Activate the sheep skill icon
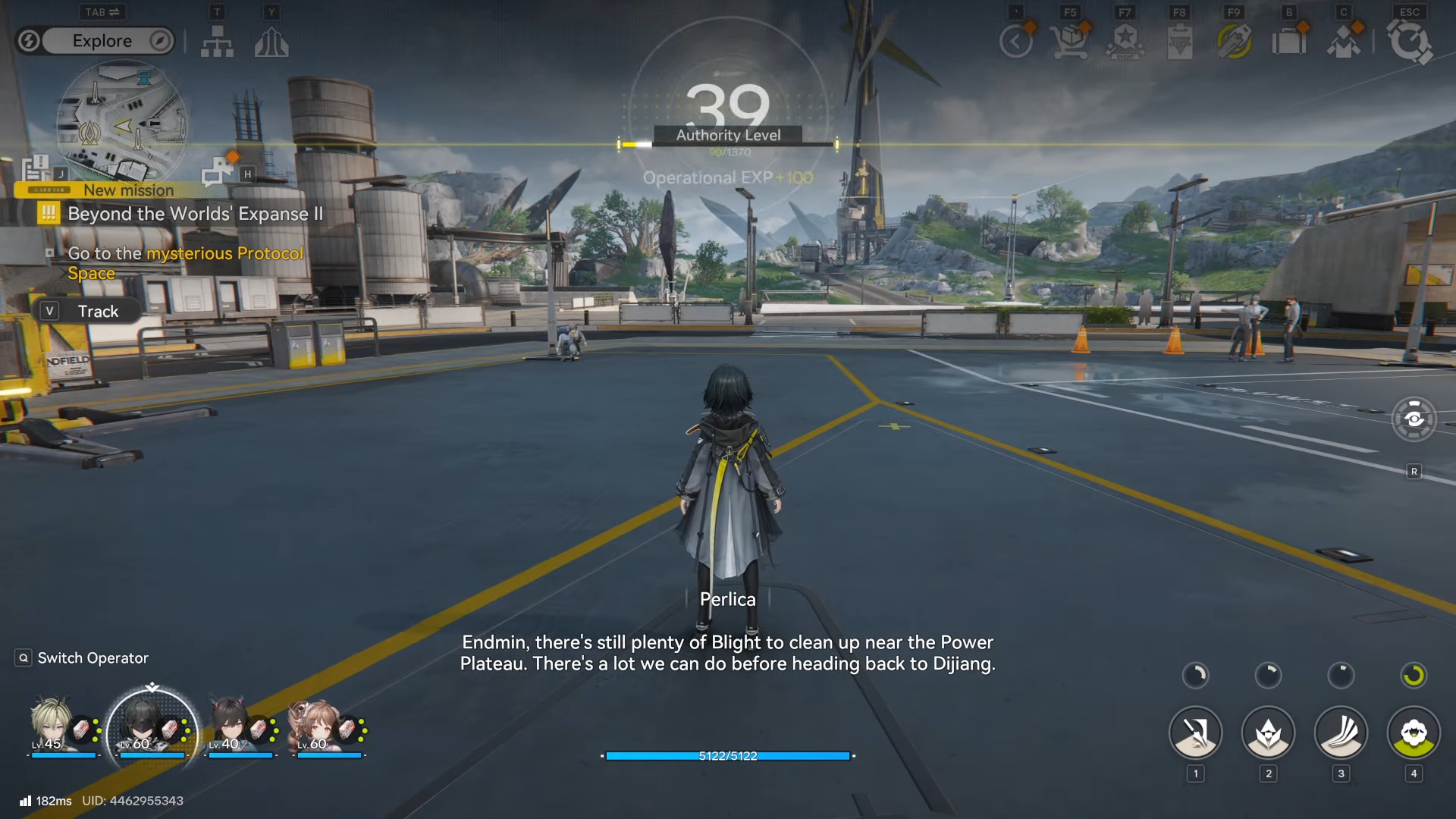Screen dimensions: 1456x819 coord(1414,733)
